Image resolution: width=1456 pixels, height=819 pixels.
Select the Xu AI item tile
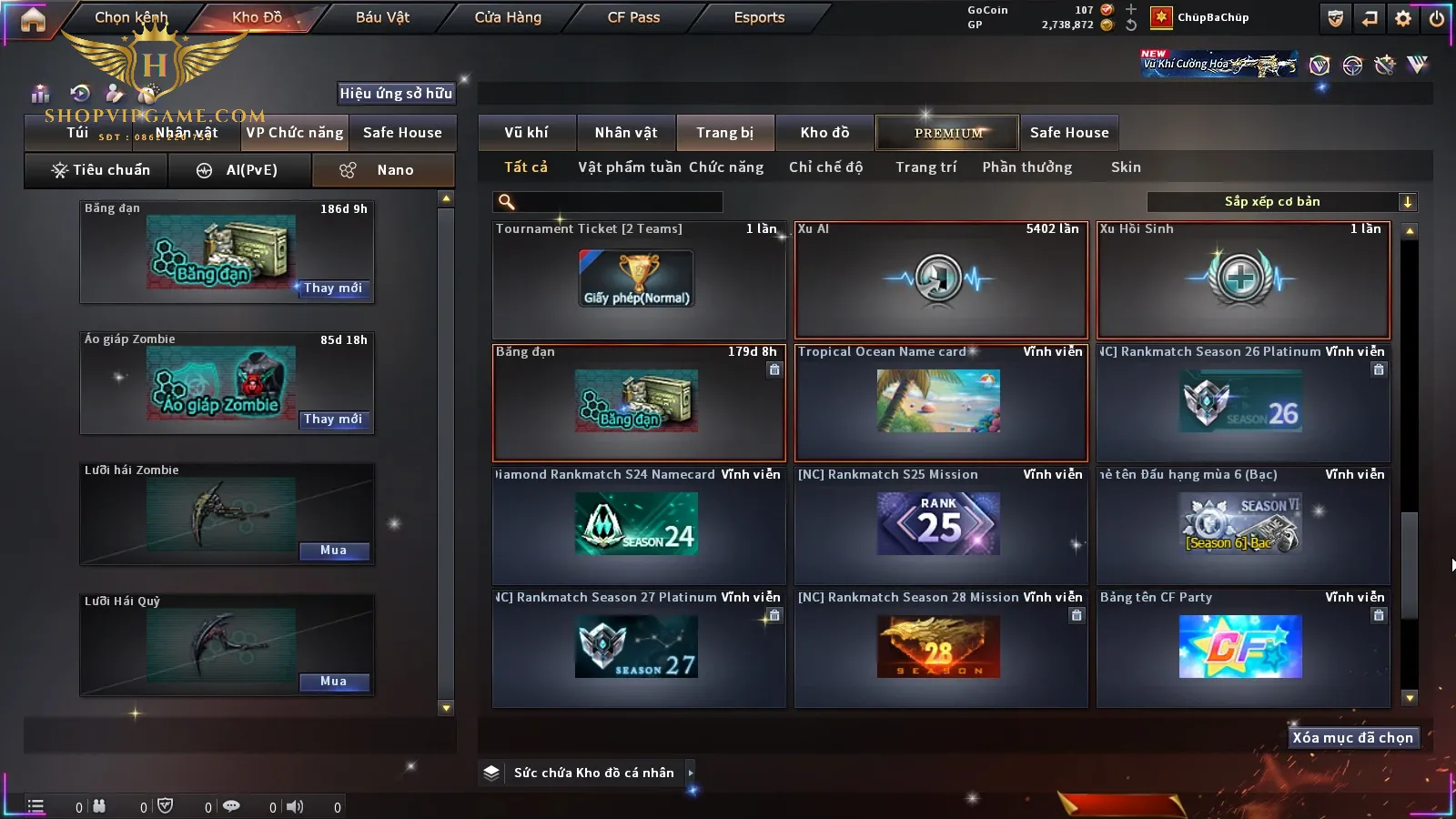tap(941, 280)
